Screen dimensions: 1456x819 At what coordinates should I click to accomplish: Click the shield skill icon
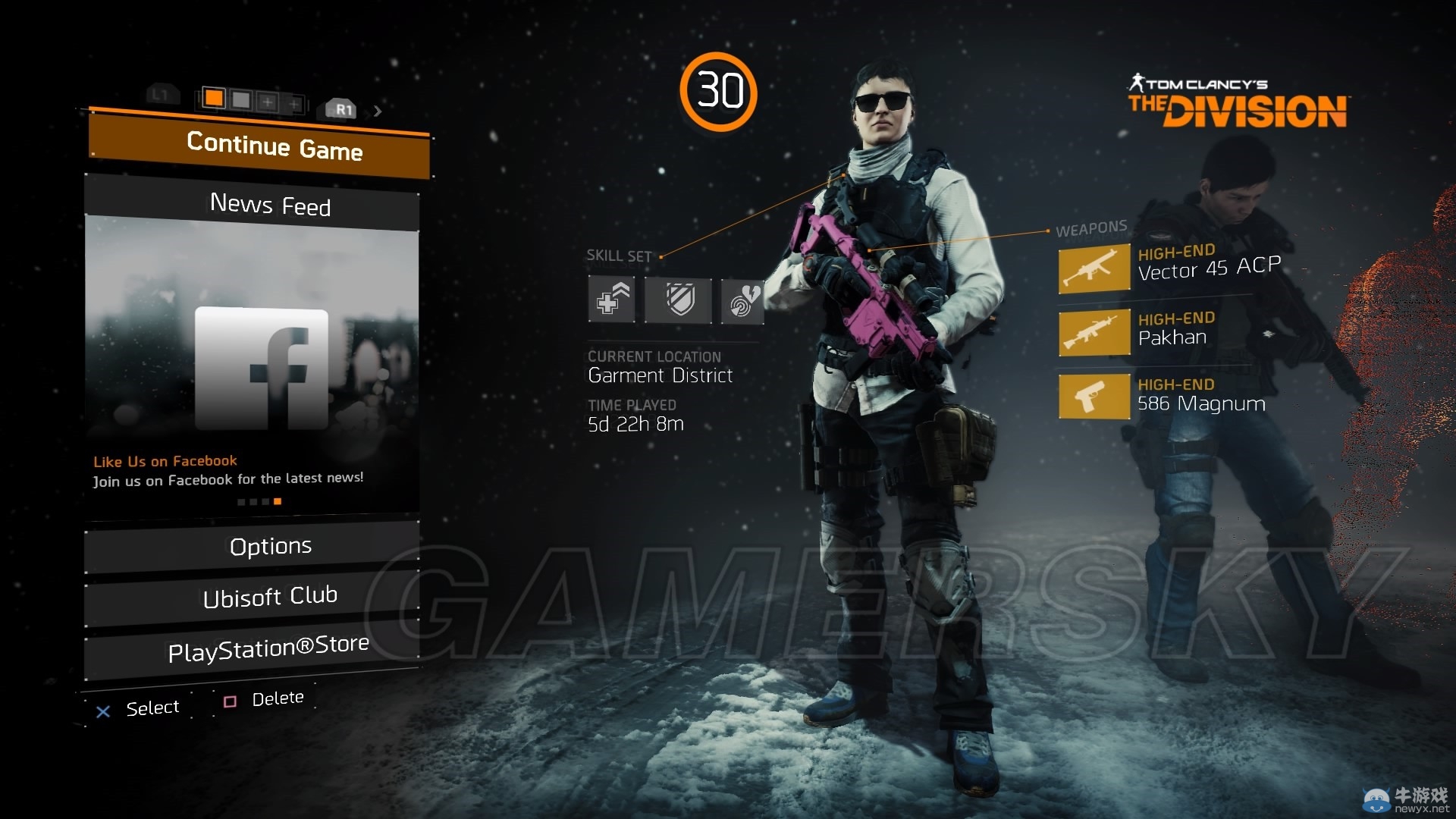[x=679, y=300]
